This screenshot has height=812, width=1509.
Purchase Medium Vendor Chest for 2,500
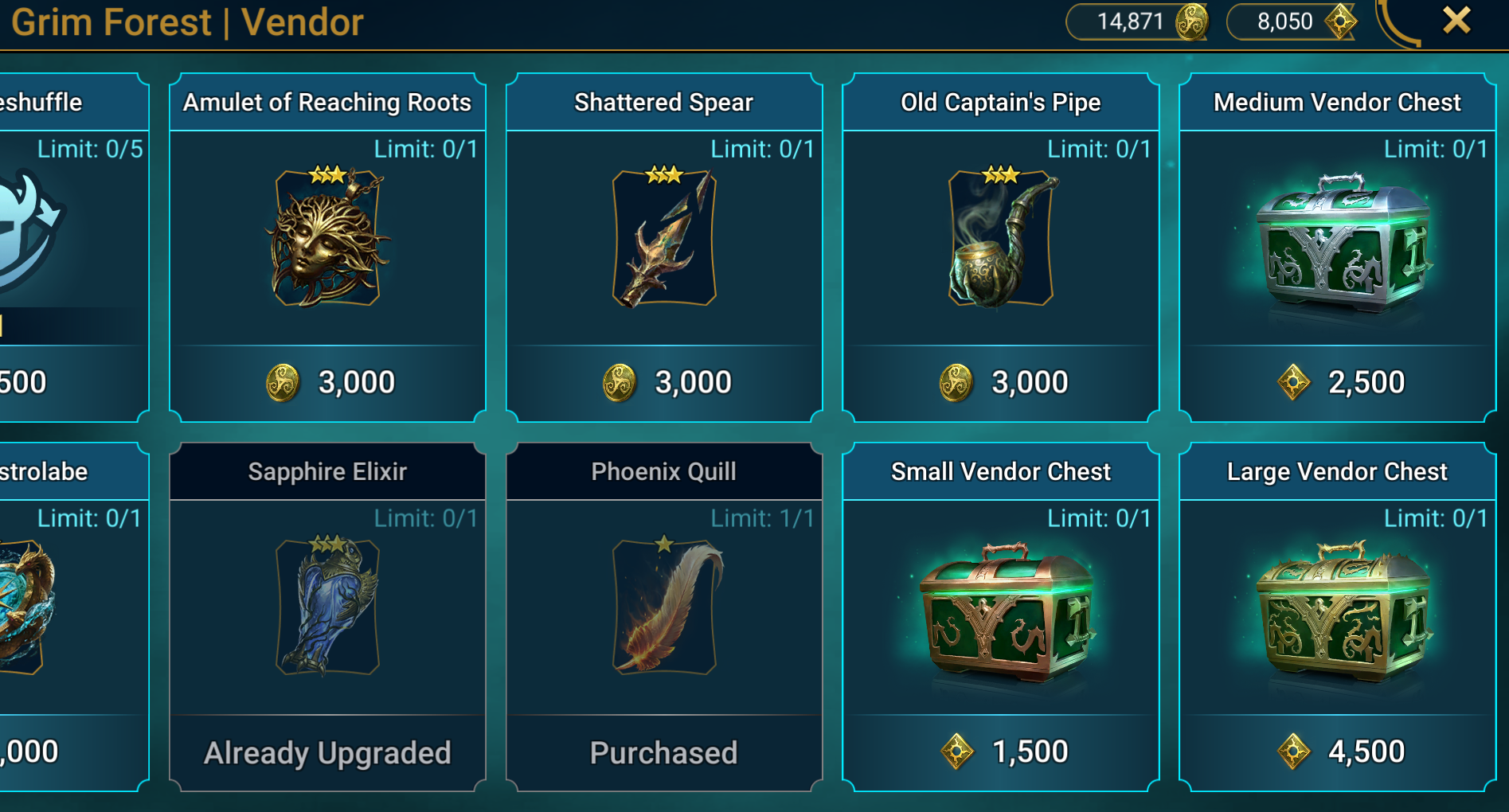point(1338,383)
